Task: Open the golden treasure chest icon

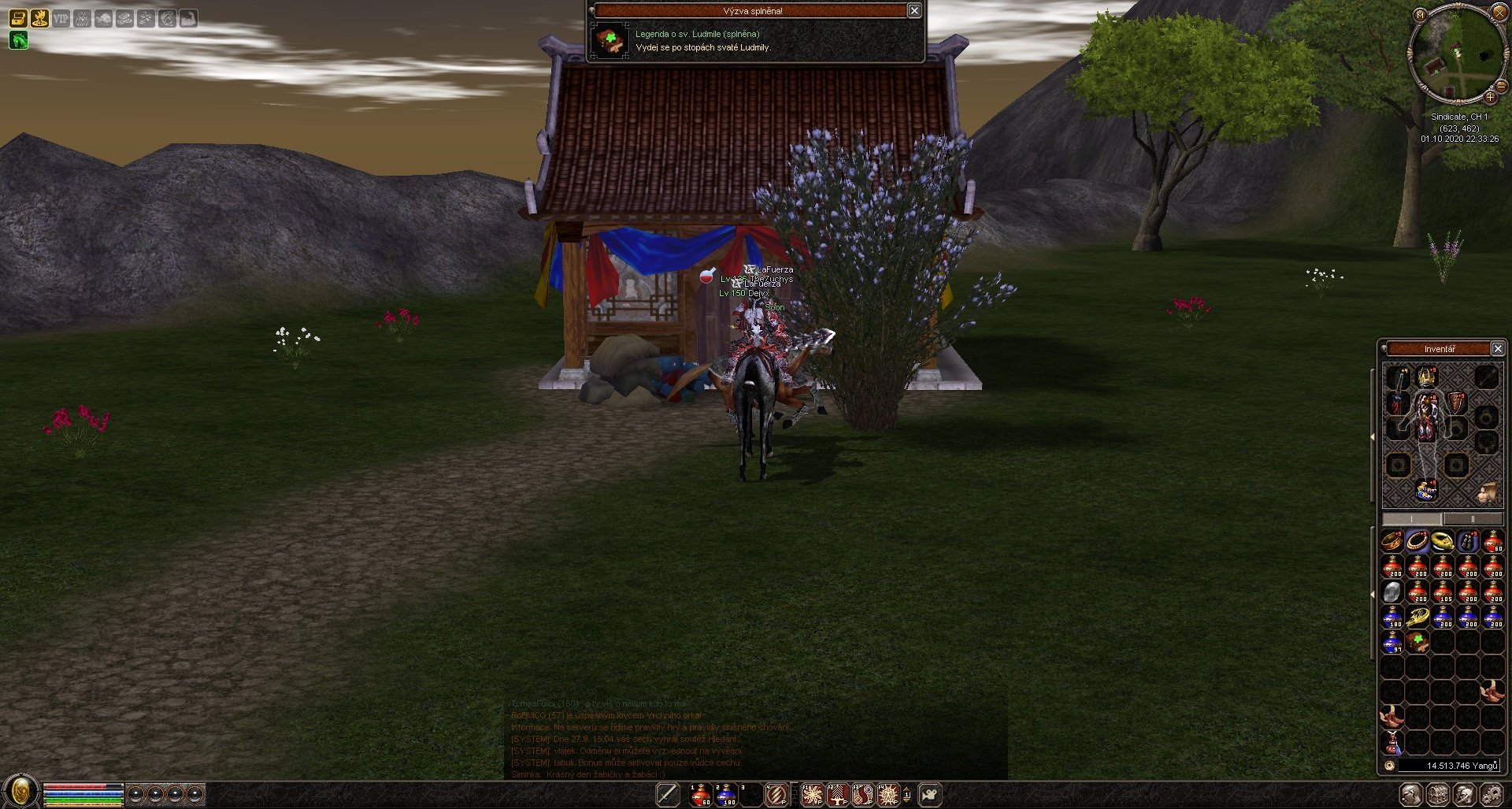Action: pyautogui.click(x=18, y=18)
